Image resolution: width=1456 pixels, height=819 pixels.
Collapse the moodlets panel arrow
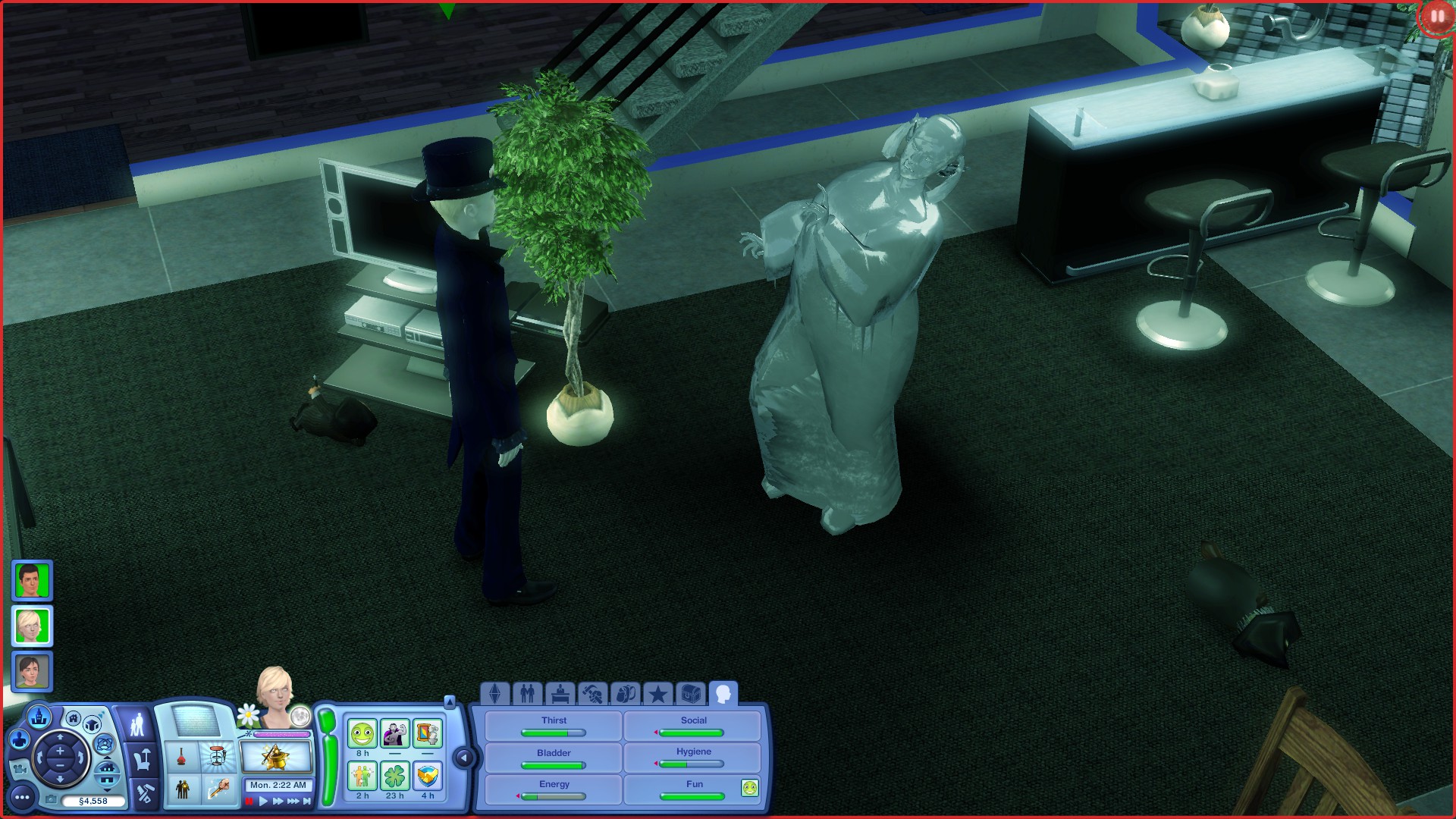464,758
